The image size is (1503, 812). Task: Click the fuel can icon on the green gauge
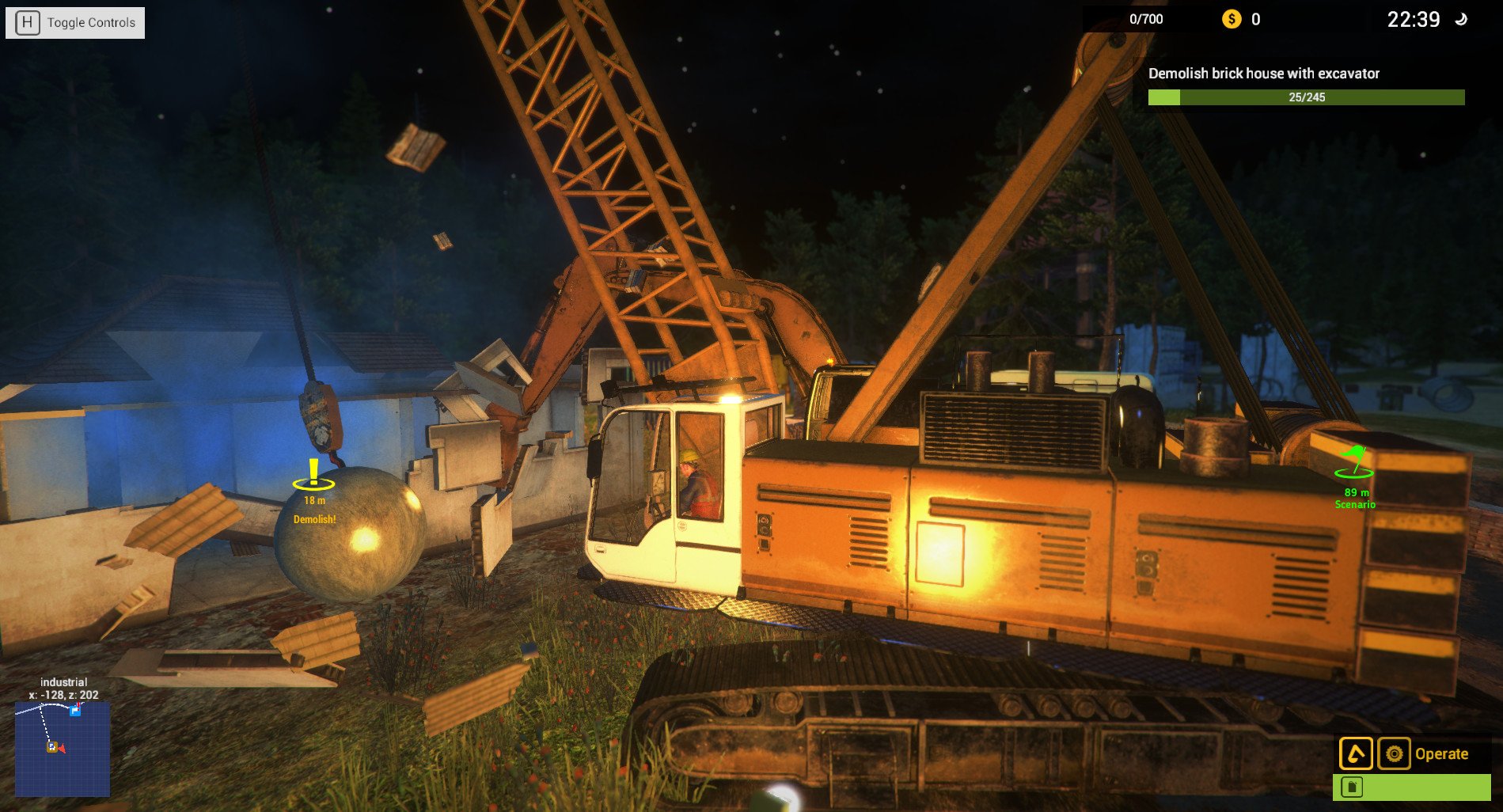[1352, 787]
